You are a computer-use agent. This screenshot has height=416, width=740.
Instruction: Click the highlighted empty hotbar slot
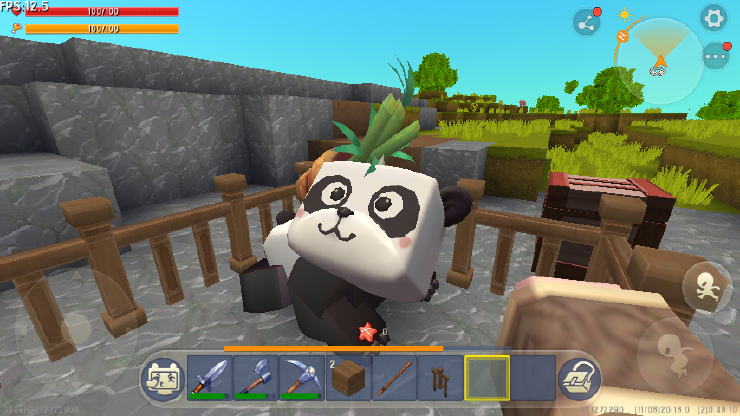[x=486, y=378]
